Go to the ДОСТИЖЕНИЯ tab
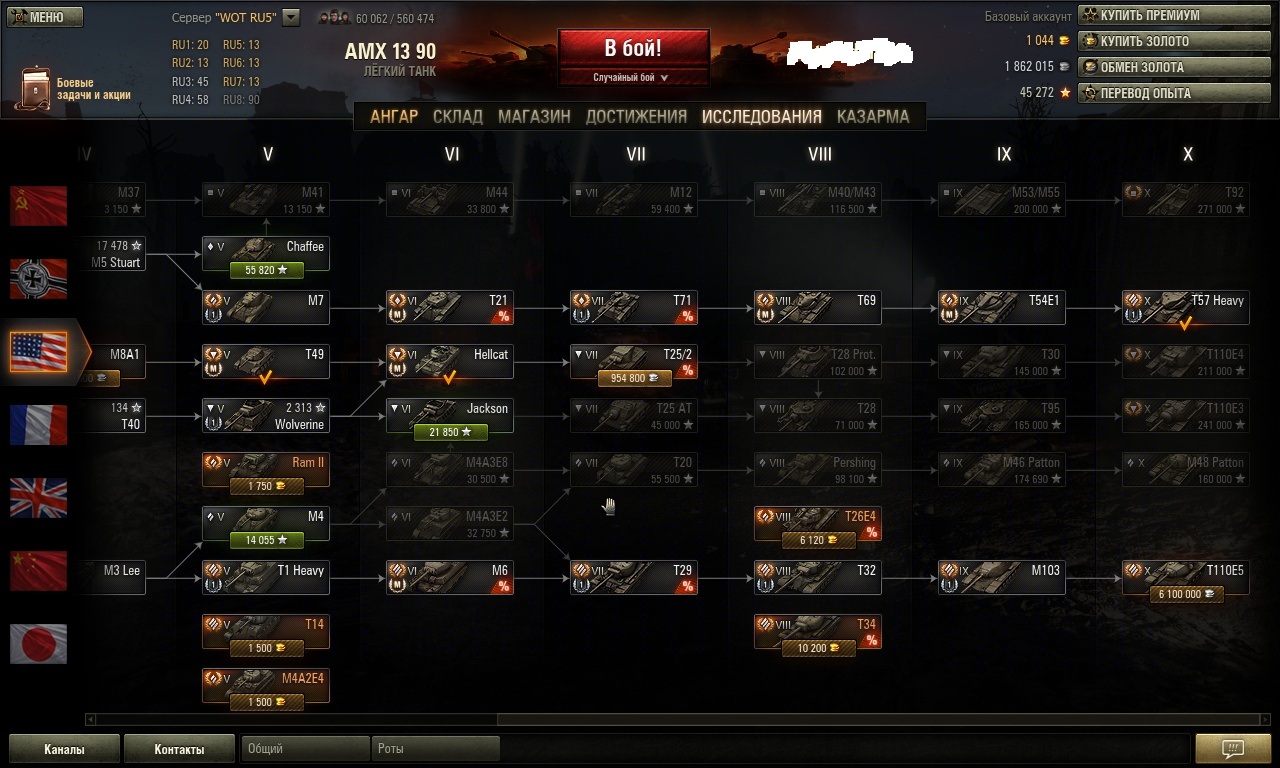The image size is (1280, 768). point(636,116)
